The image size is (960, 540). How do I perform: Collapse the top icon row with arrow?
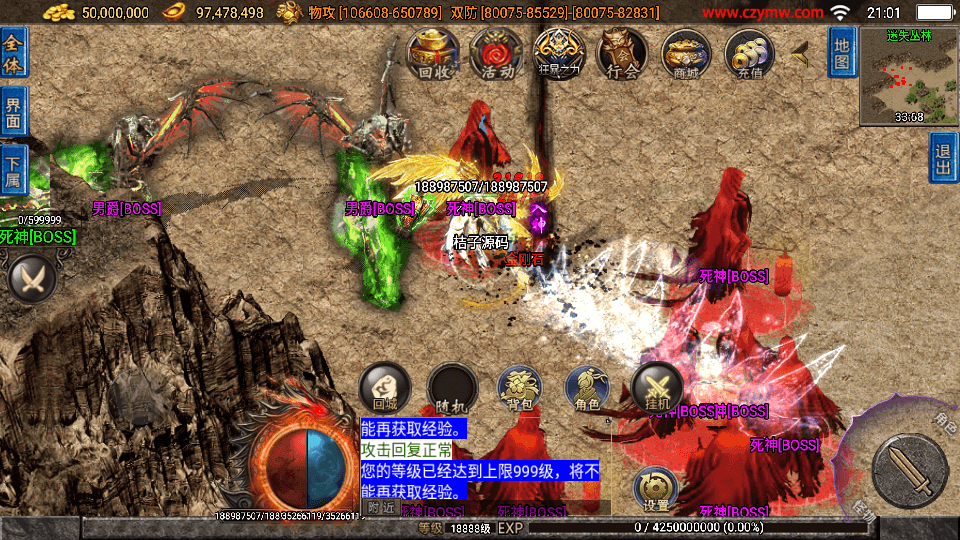point(800,54)
